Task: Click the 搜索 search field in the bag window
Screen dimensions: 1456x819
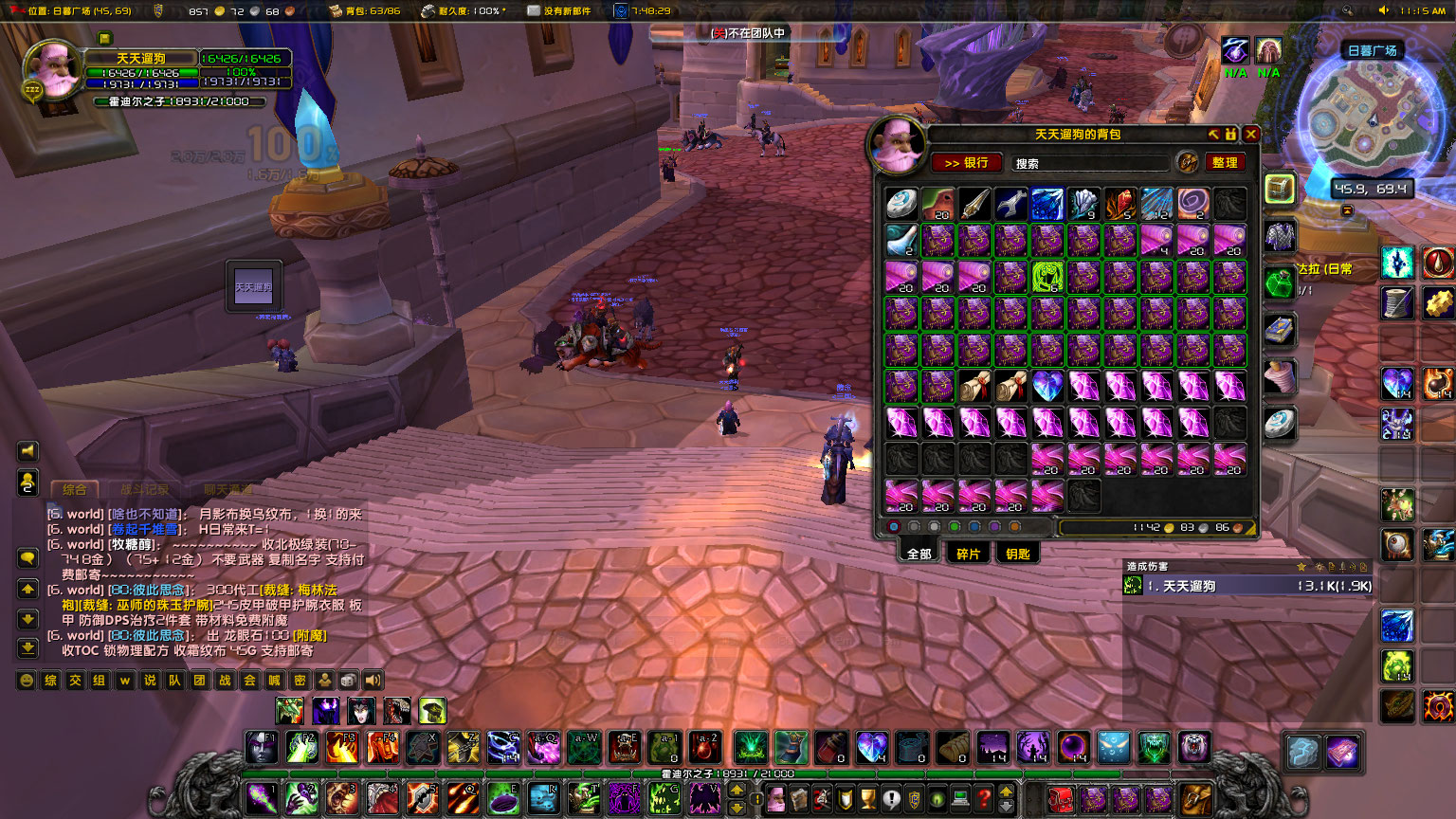Action: pos(1088,162)
